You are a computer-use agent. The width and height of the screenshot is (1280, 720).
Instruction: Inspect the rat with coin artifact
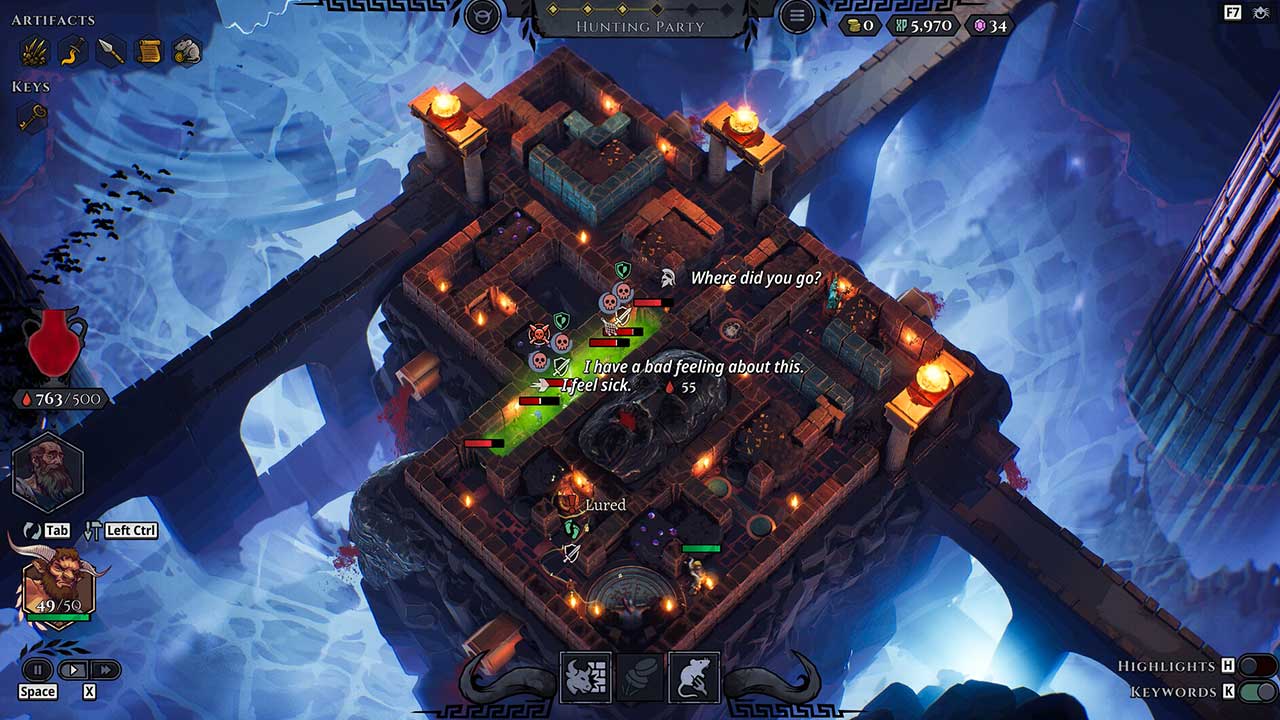187,50
